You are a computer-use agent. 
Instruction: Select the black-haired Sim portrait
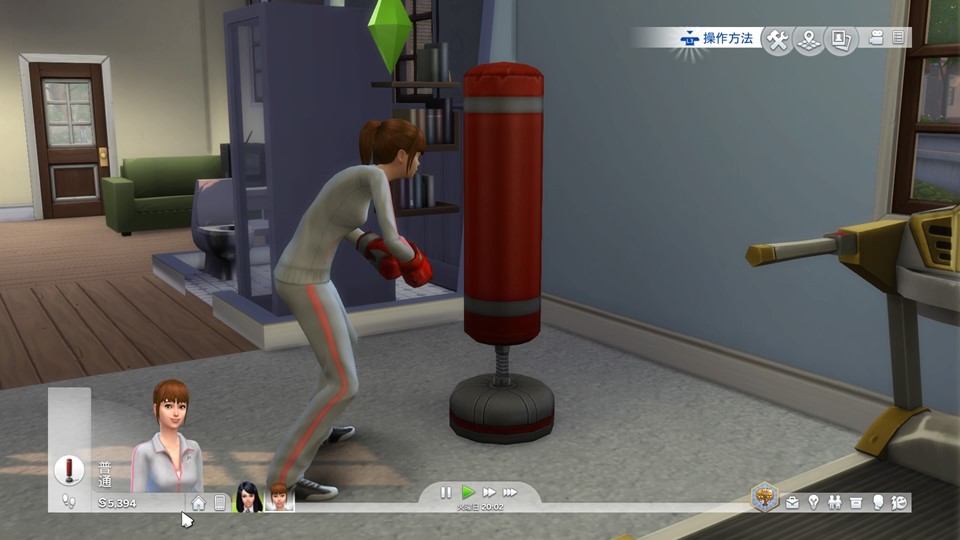[x=248, y=497]
